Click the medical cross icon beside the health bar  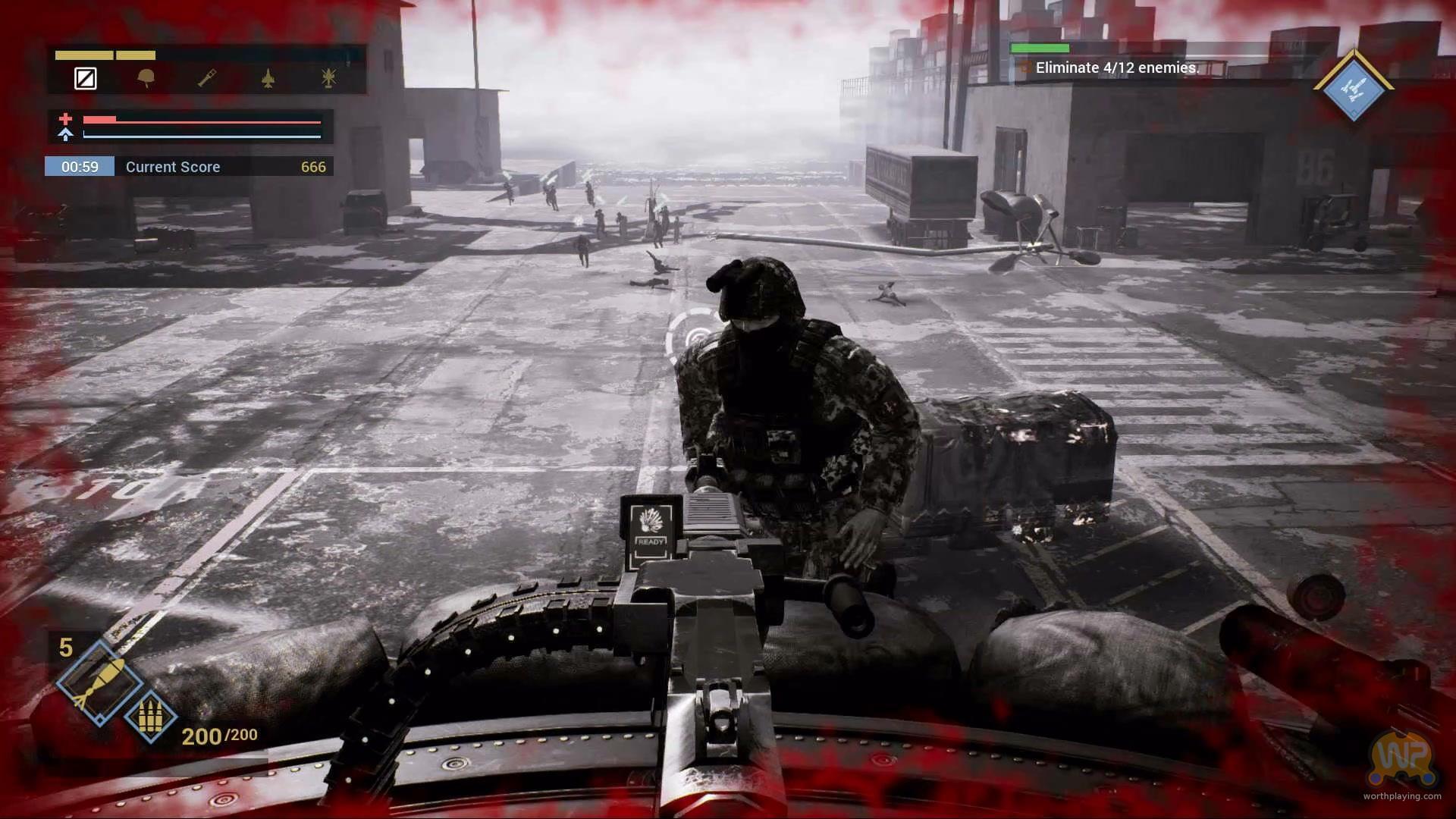click(x=67, y=119)
